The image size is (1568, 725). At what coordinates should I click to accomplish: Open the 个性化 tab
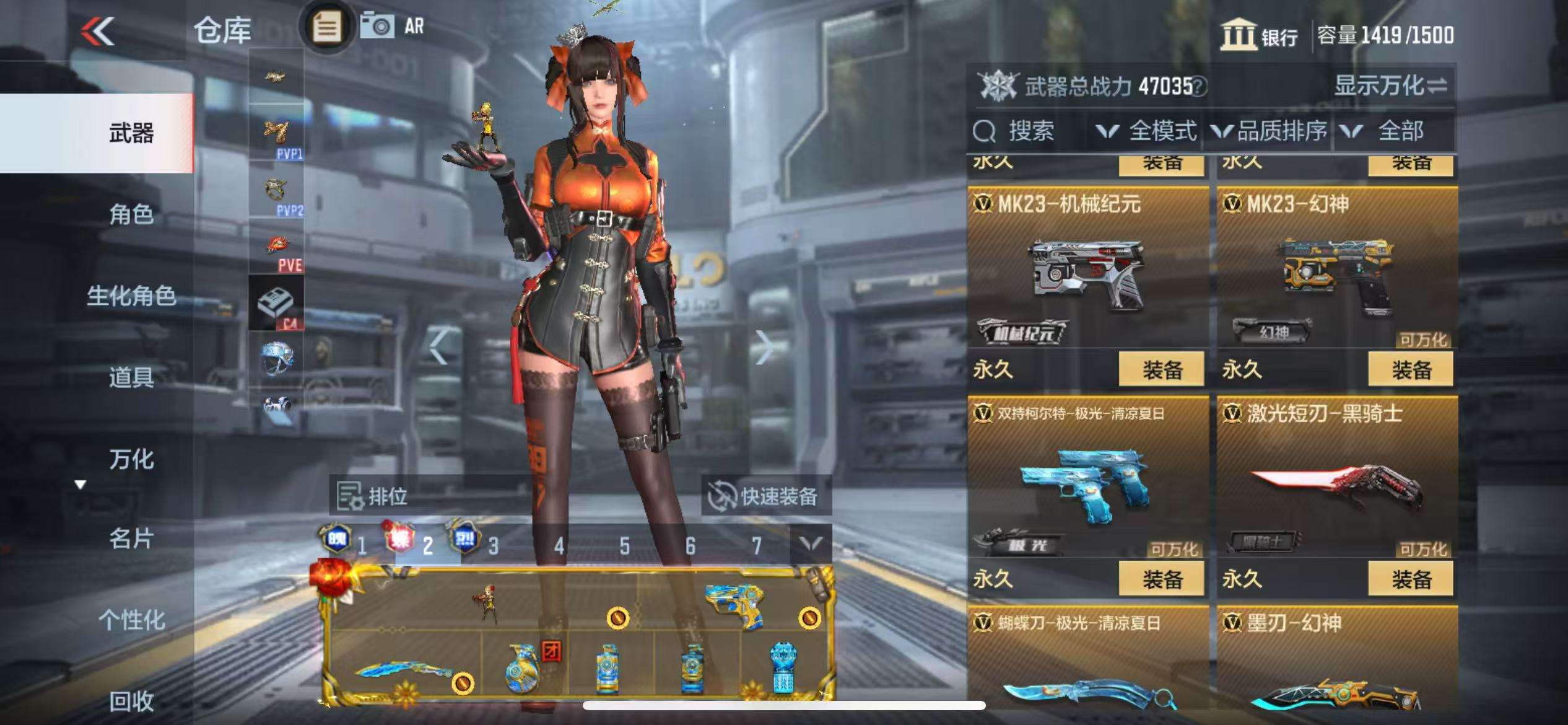click(131, 620)
